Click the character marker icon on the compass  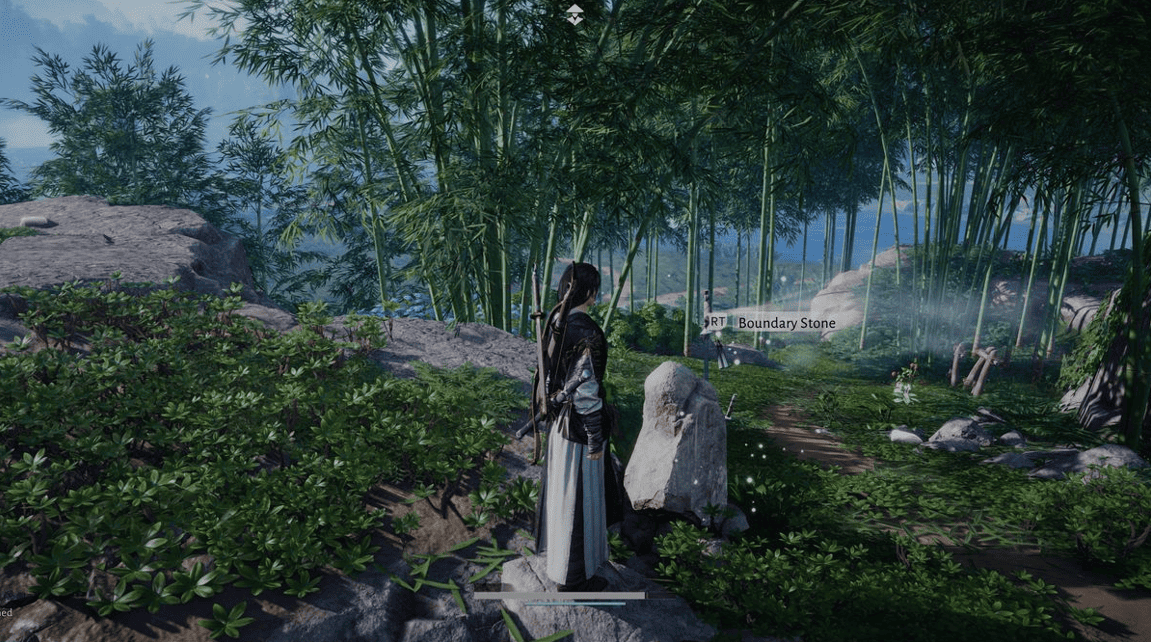point(575,14)
